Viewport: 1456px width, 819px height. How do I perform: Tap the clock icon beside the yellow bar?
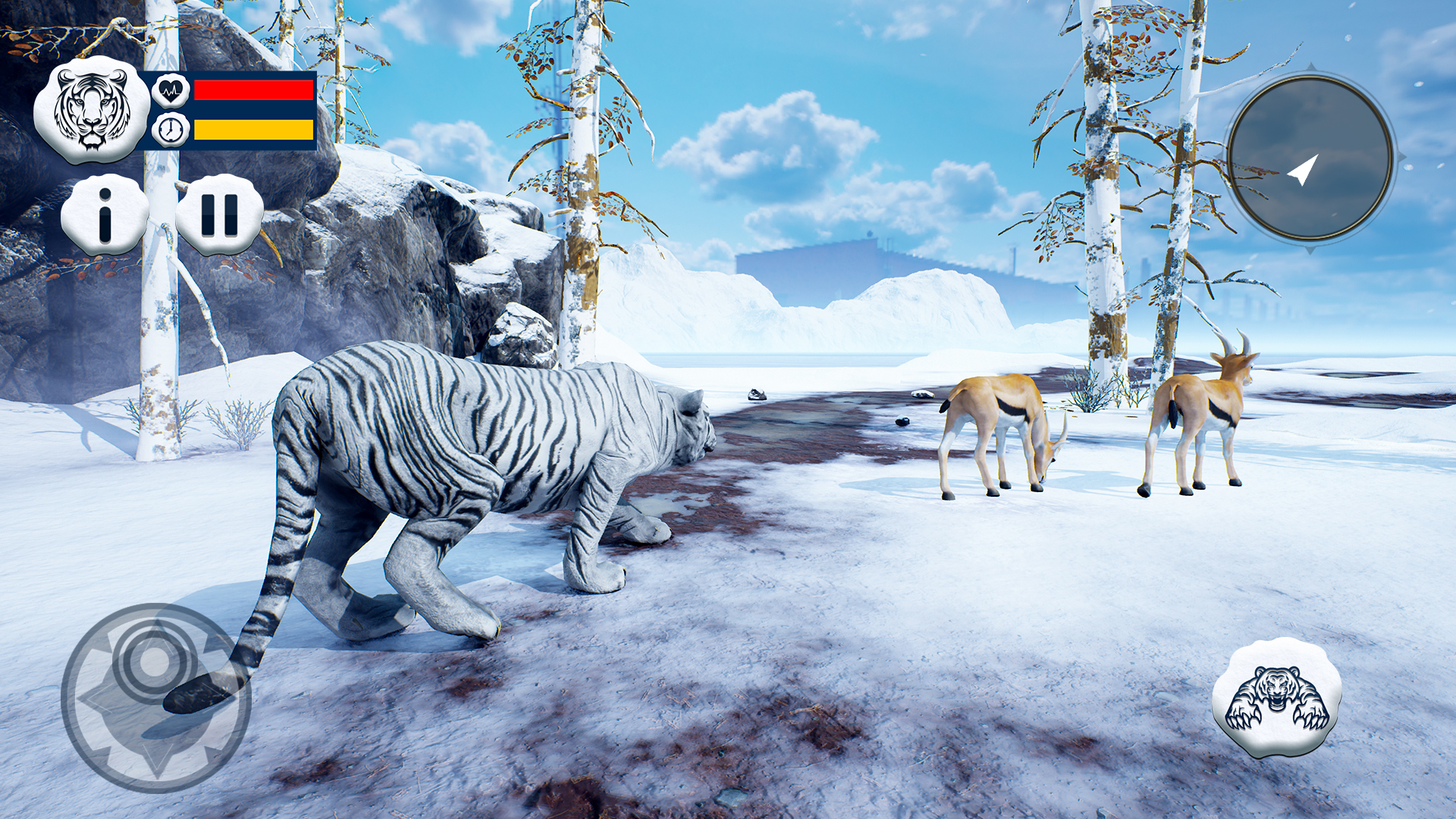pos(169,130)
